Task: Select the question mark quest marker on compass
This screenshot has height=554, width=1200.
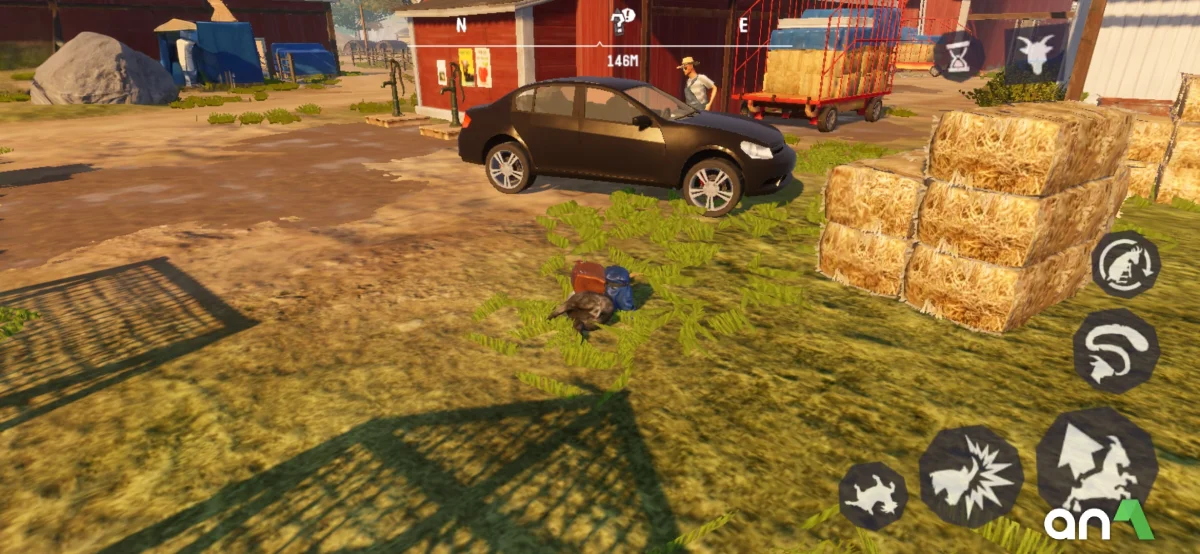Action: tap(622, 21)
